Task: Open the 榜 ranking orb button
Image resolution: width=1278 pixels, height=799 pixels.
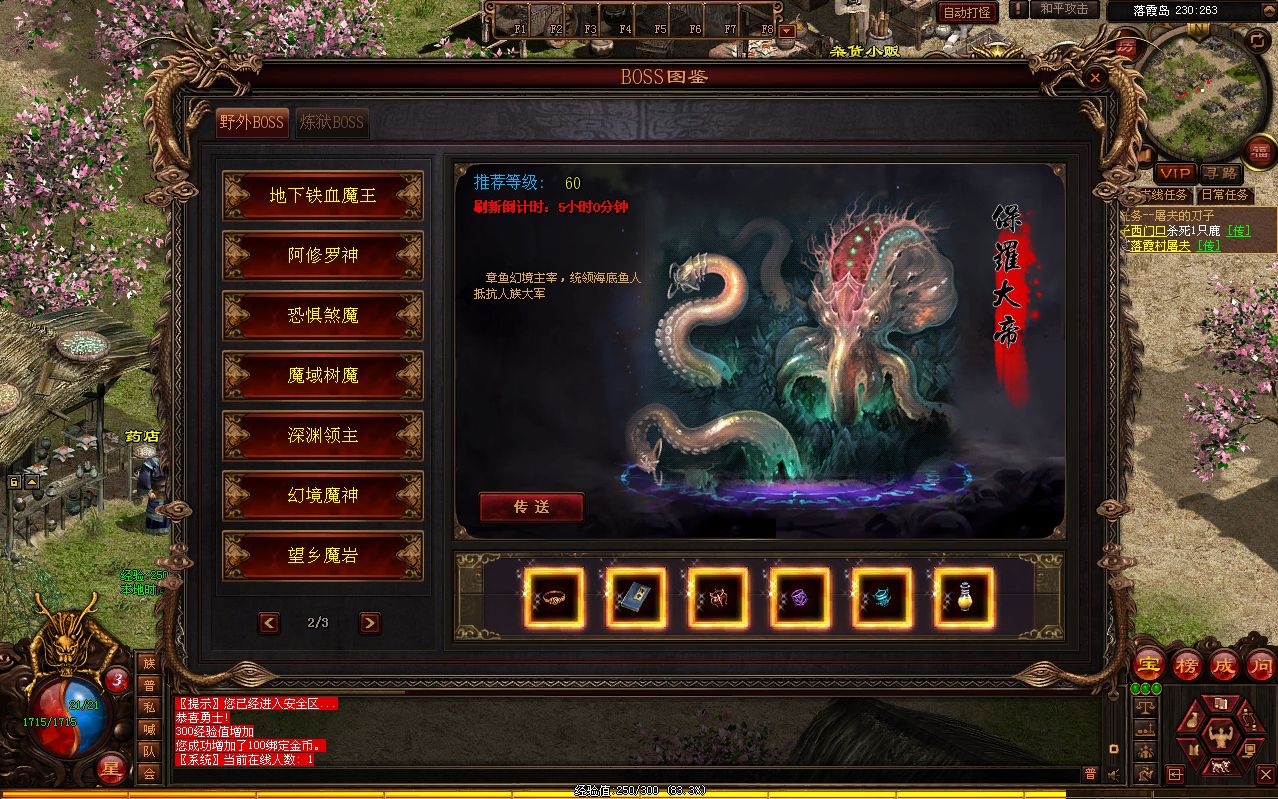Action: tap(1187, 665)
